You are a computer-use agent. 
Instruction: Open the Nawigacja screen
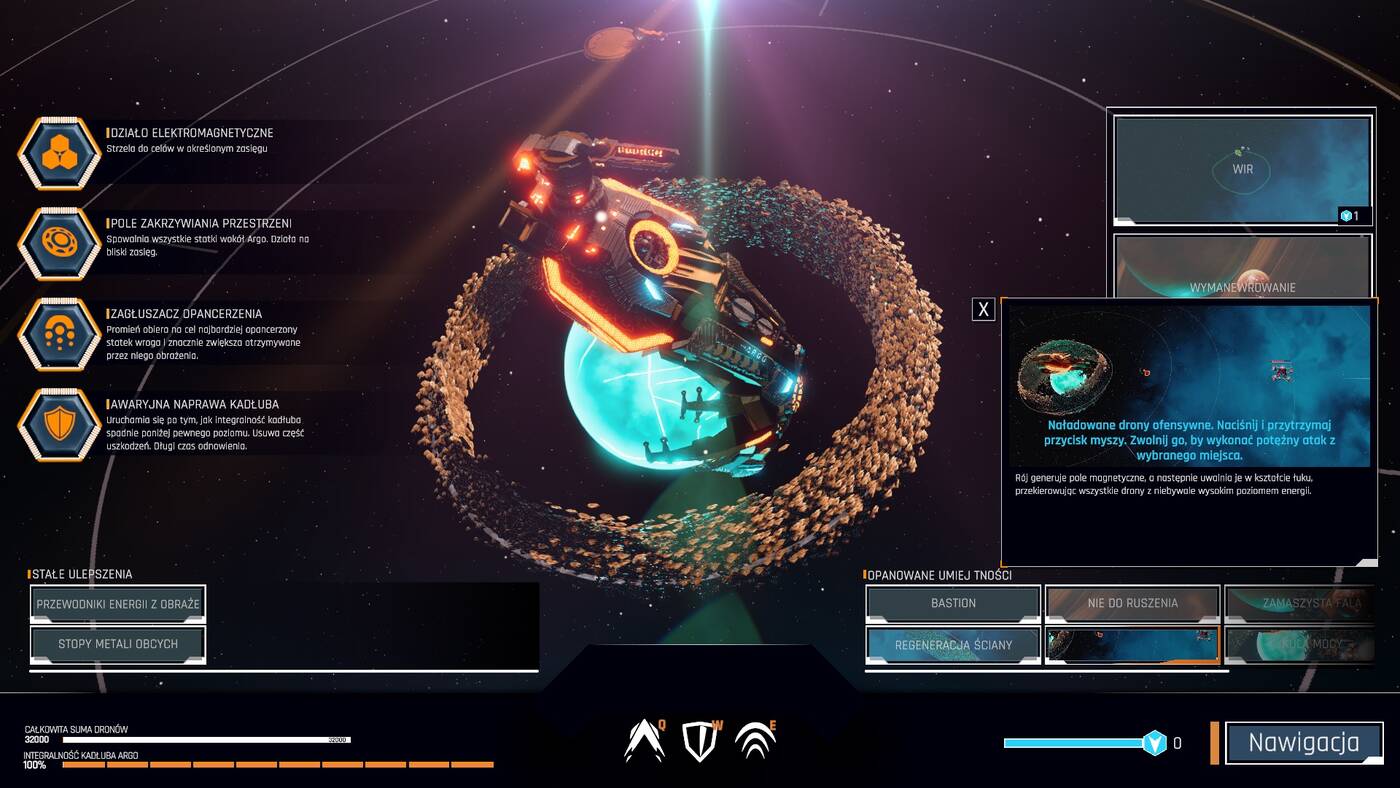[1303, 743]
